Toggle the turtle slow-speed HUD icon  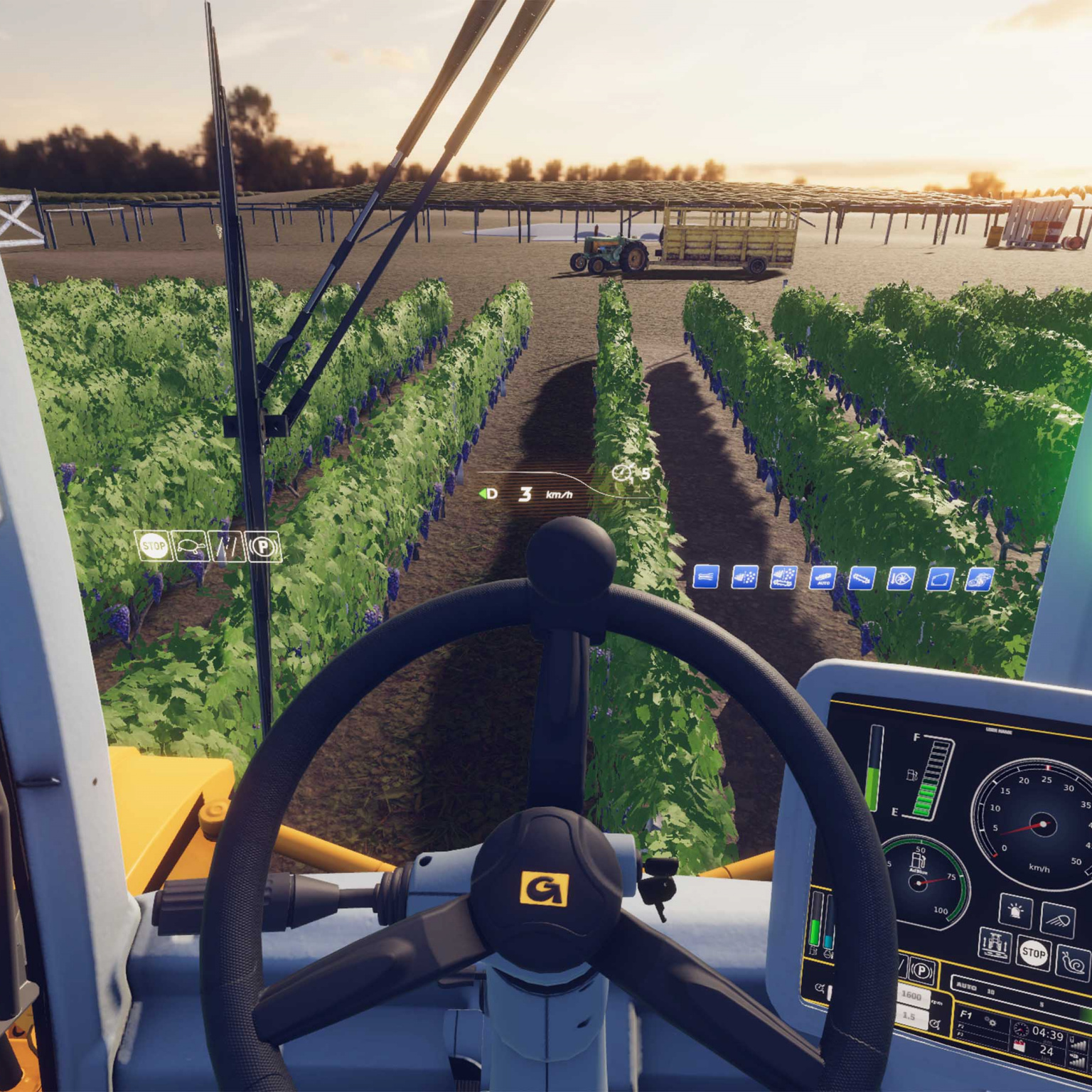point(190,547)
